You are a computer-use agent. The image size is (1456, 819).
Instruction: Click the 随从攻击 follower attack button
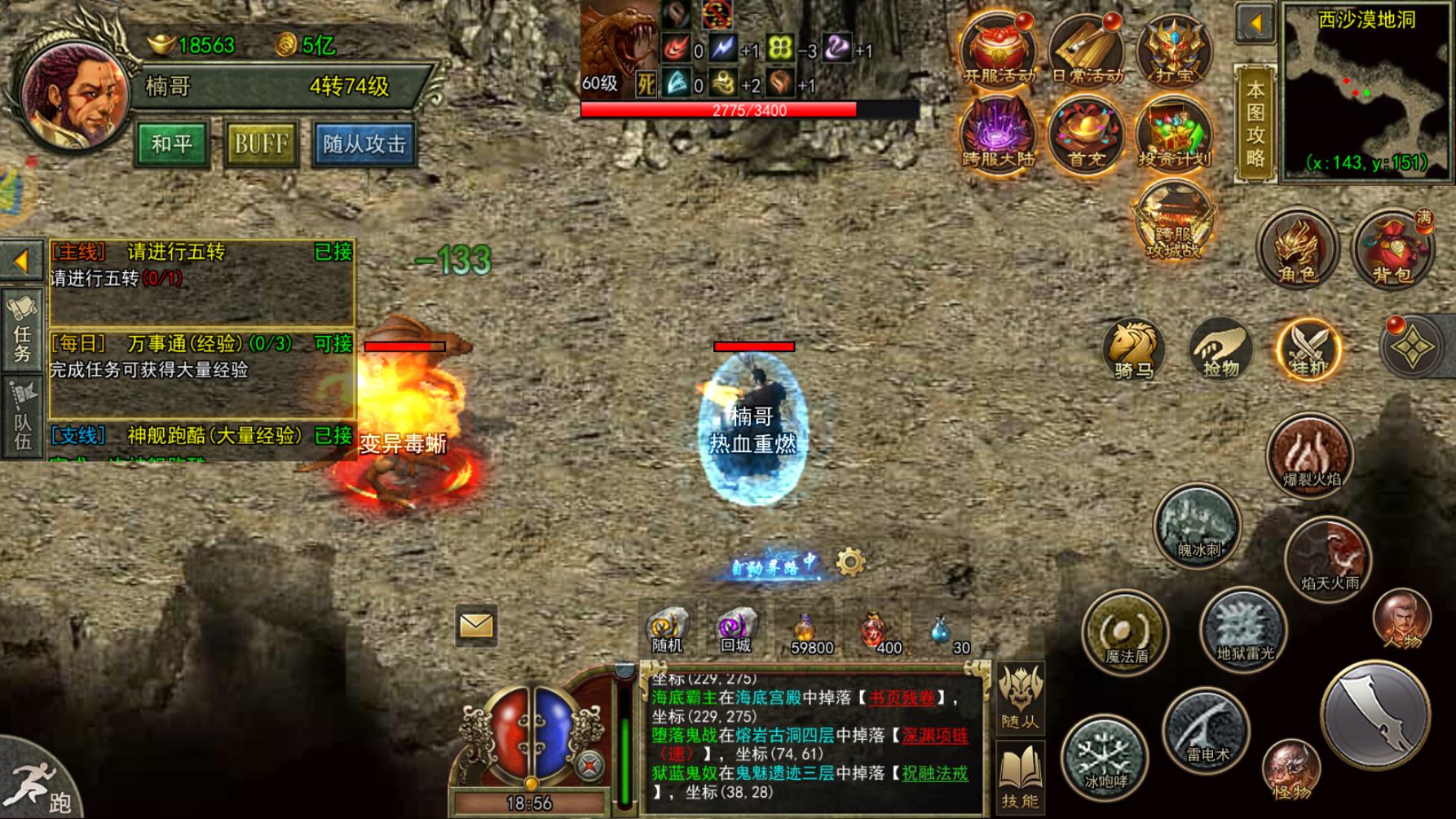[x=364, y=144]
